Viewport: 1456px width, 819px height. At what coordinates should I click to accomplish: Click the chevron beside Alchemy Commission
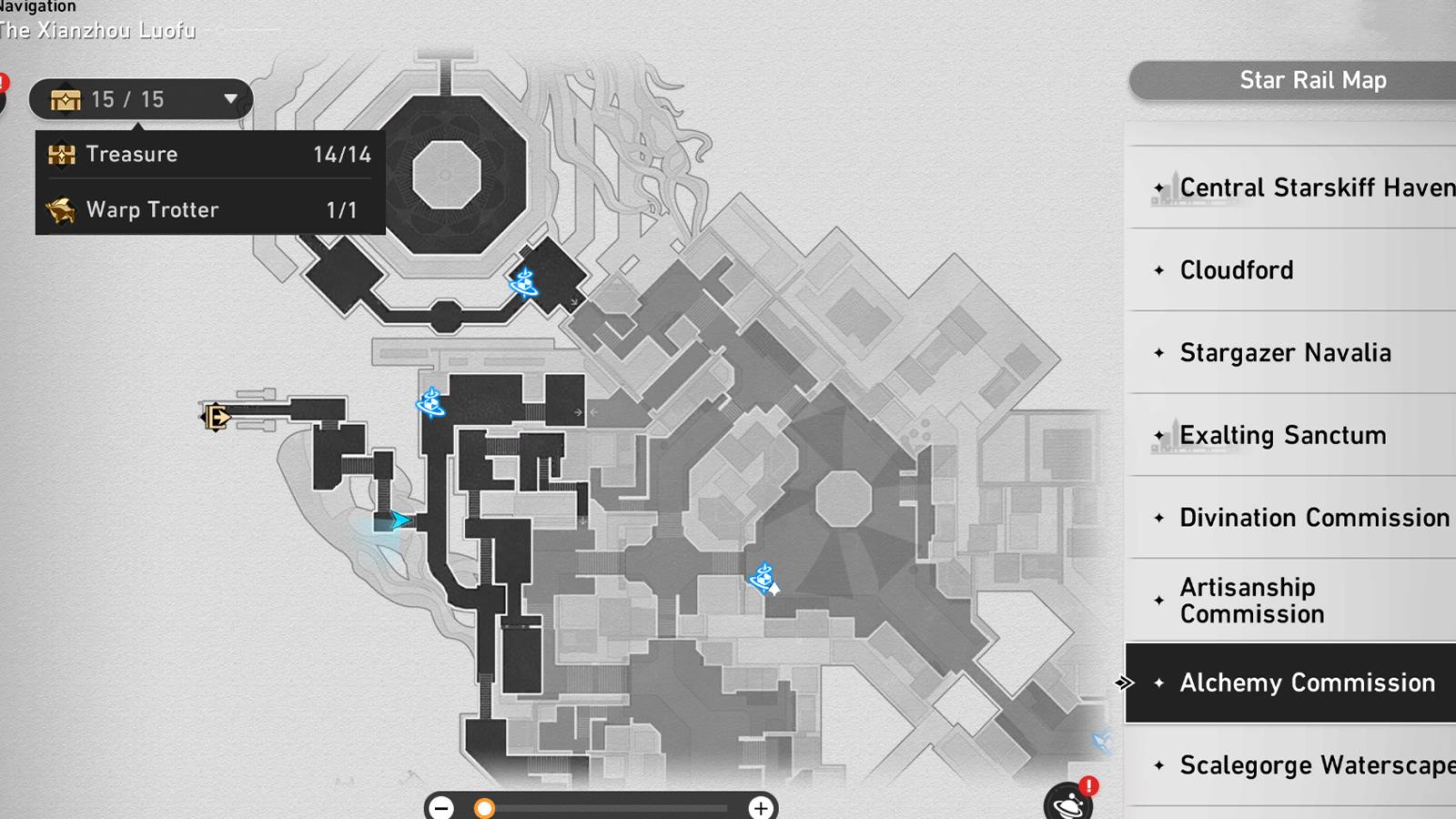tap(1124, 682)
